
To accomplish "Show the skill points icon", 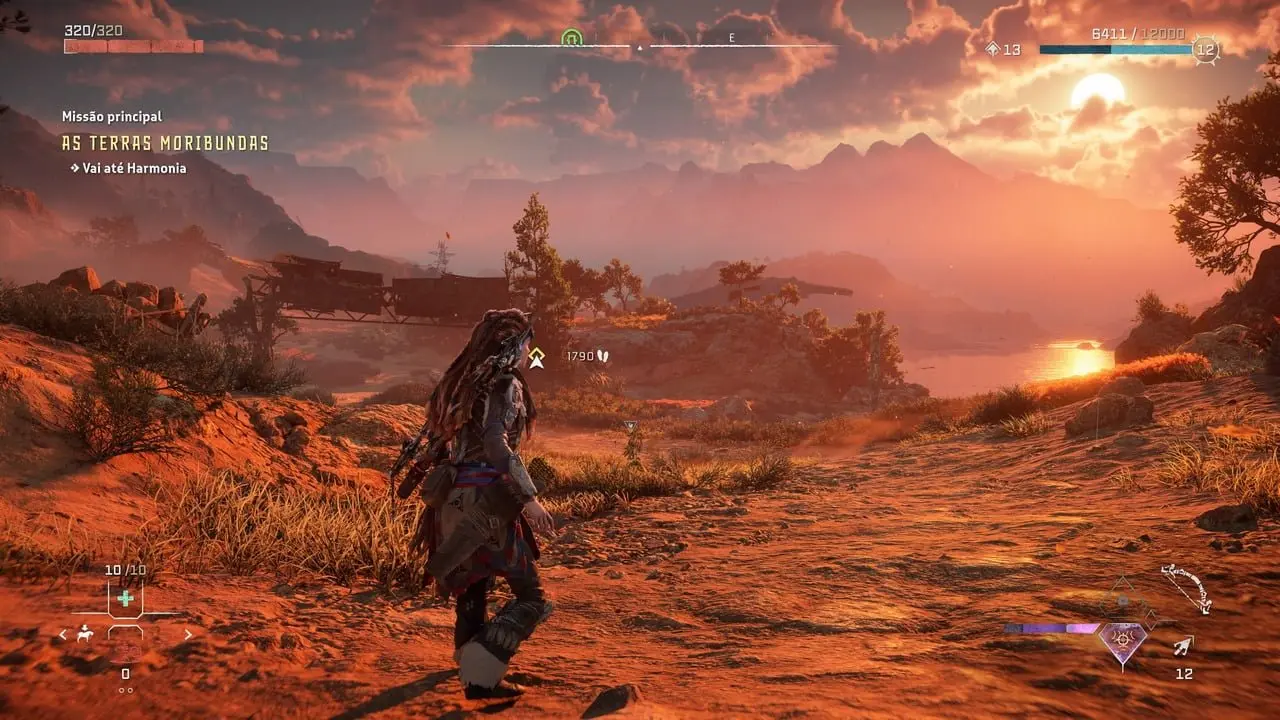I will 992,49.
